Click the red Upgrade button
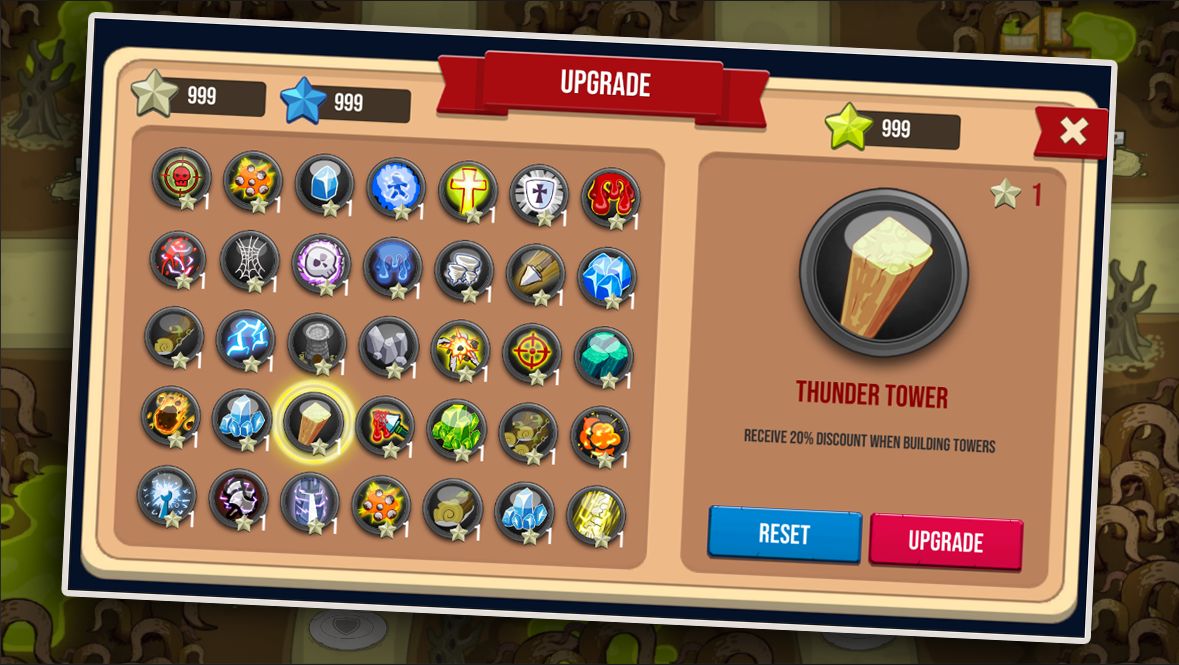Screen dimensions: 1179x665 pyautogui.click(x=945, y=541)
